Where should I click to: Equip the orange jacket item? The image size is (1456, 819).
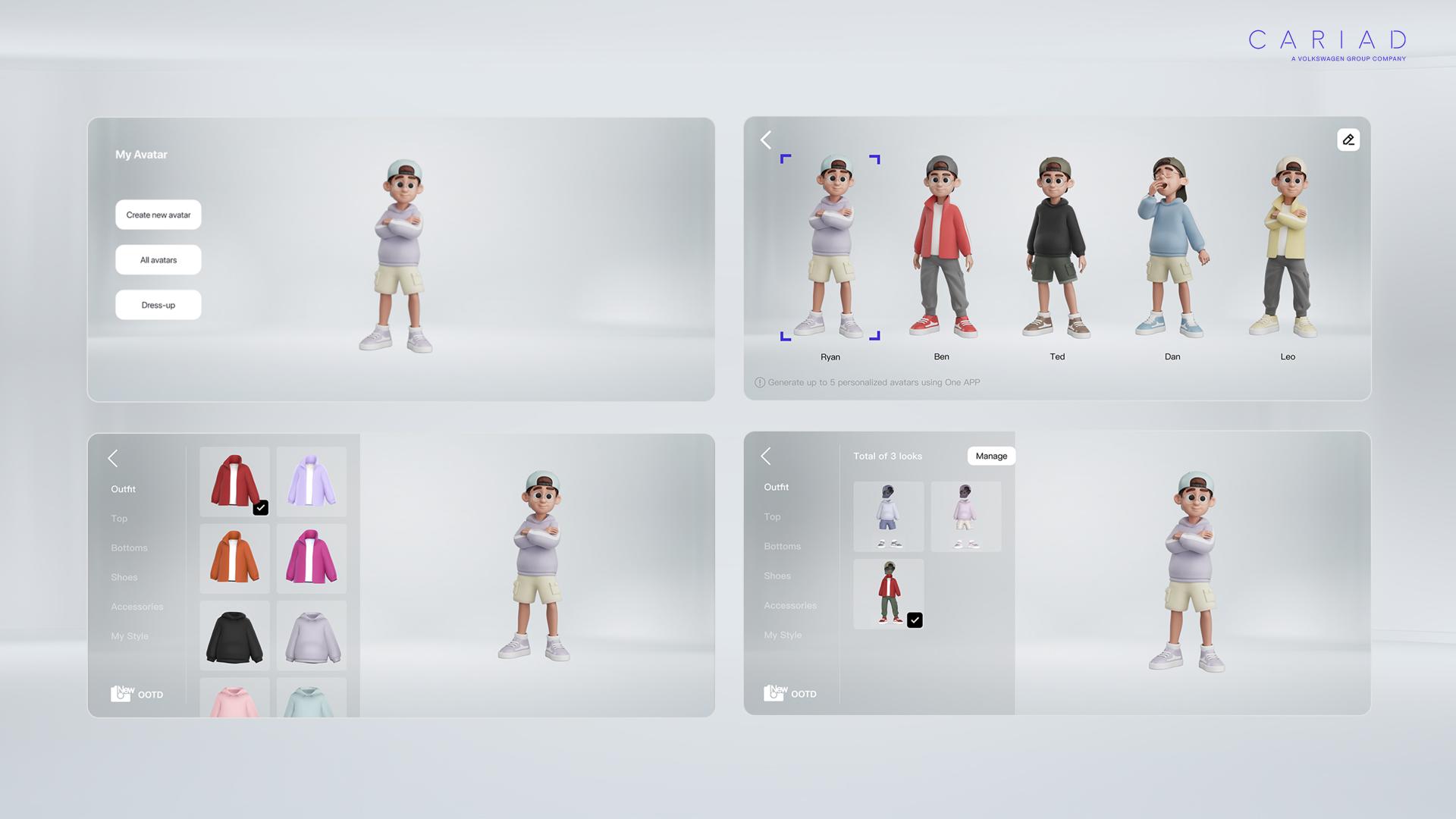pos(234,558)
